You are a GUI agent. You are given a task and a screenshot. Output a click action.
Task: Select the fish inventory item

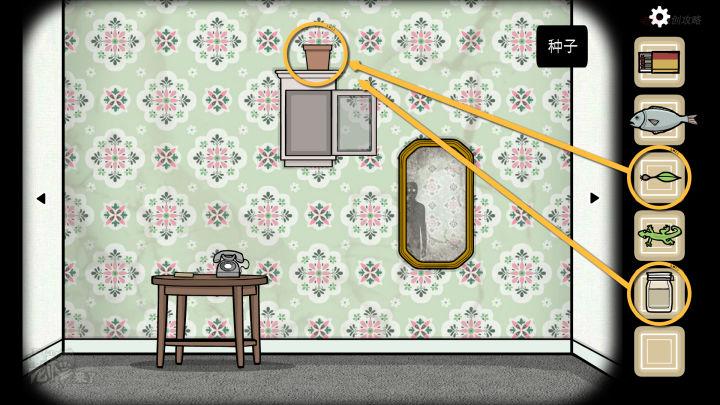click(x=659, y=120)
